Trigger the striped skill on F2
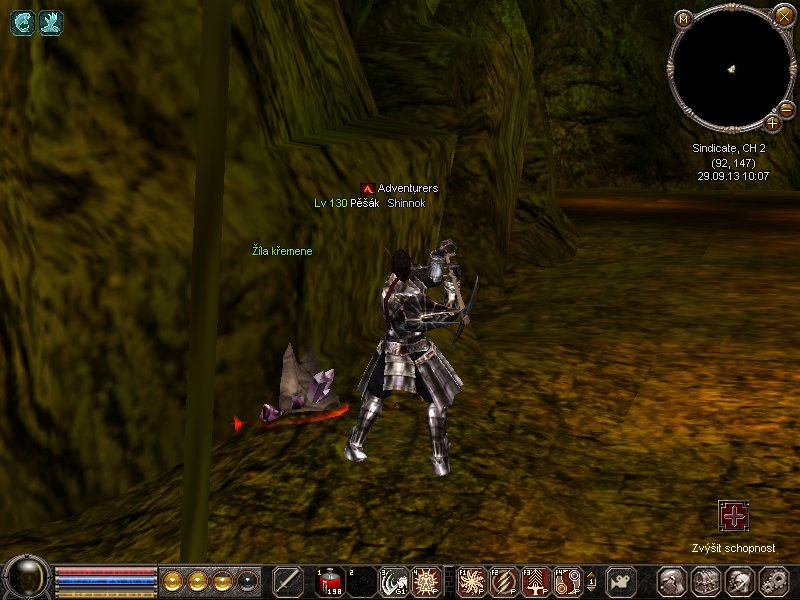 504,581
